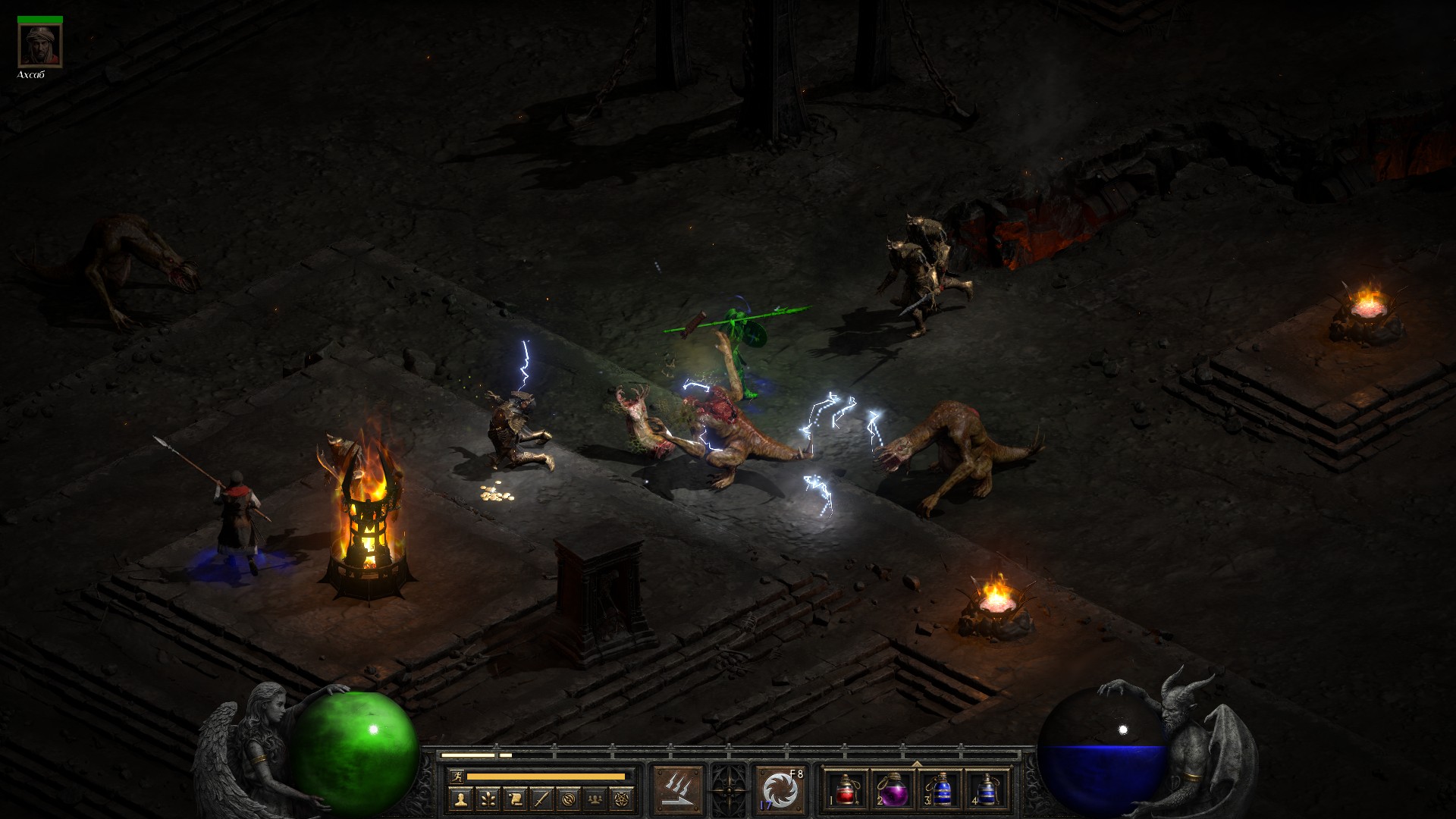Open the character sheet button
The width and height of the screenshot is (1456, 819).
tap(460, 799)
